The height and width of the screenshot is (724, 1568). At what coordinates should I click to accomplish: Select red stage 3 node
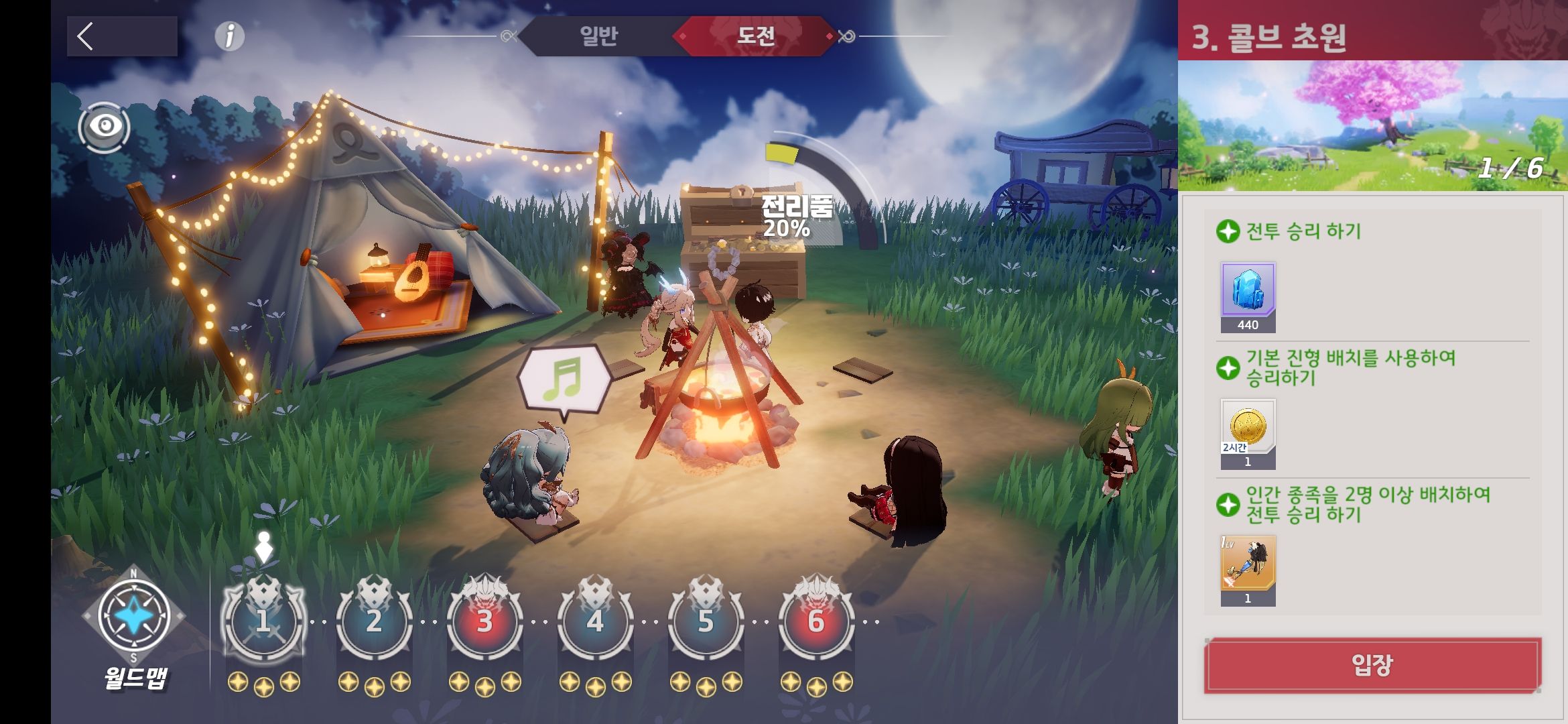coord(484,621)
